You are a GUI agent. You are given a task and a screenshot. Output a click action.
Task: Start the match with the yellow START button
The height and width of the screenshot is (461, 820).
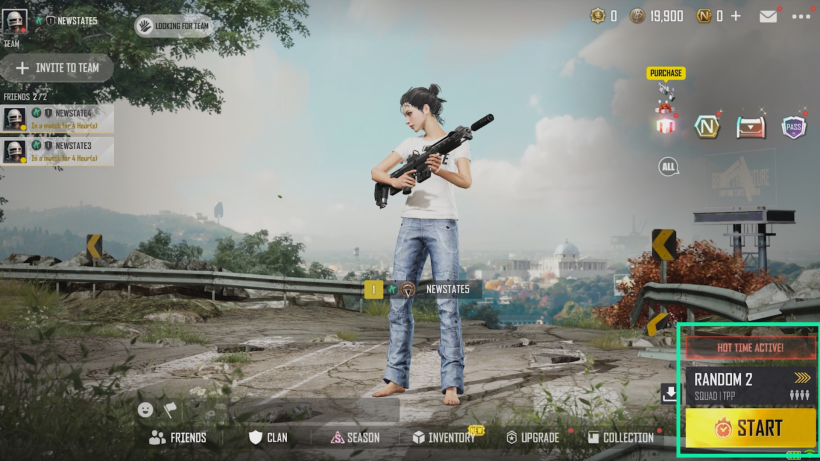pos(749,428)
